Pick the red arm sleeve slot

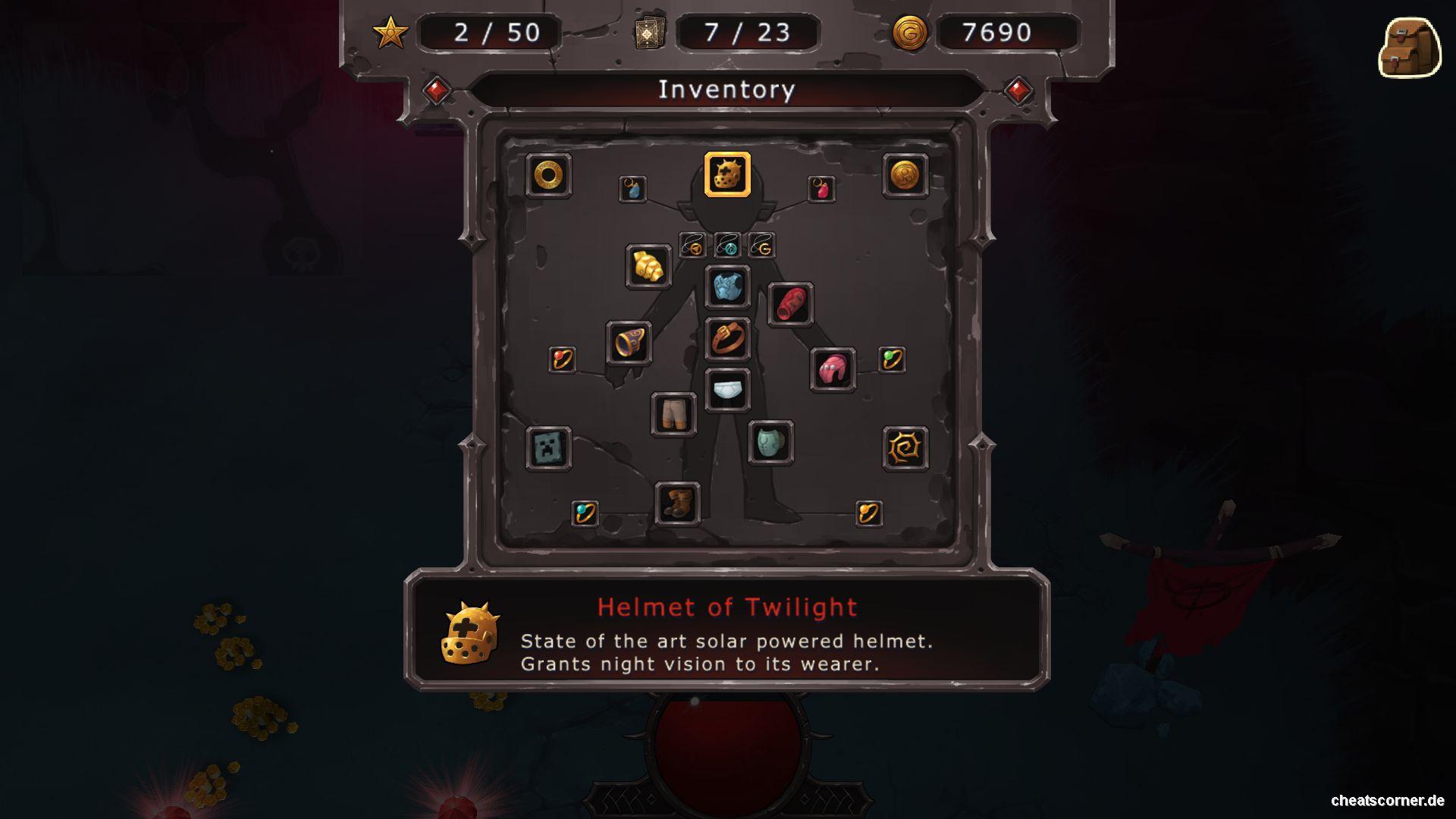coord(790,304)
